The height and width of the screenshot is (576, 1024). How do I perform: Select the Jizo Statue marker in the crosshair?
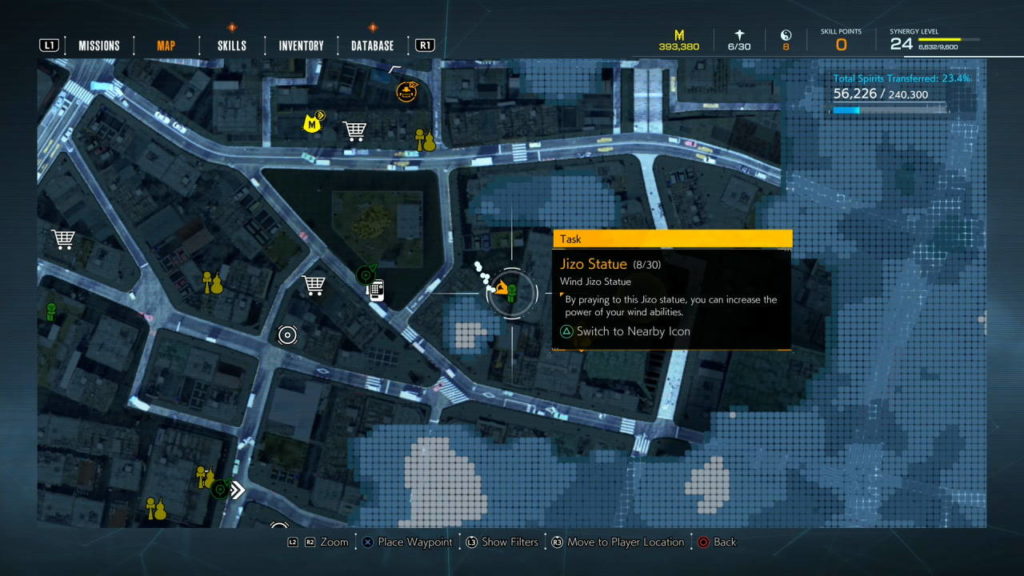(x=508, y=292)
